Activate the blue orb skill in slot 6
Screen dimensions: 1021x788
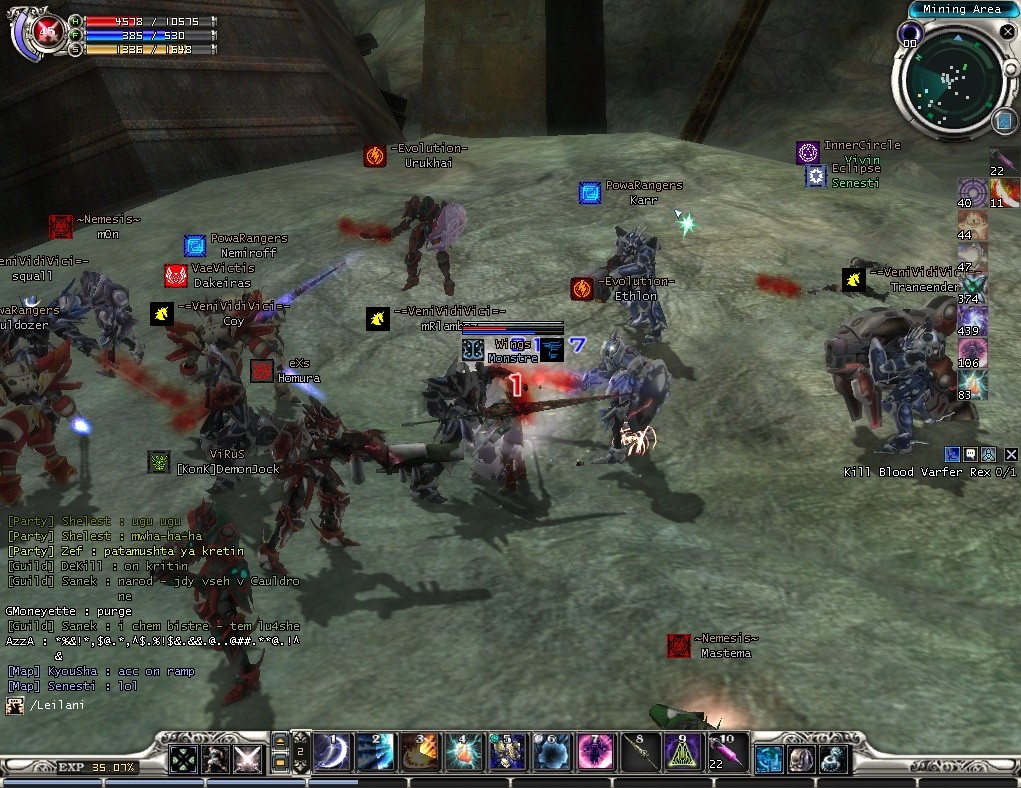pyautogui.click(x=552, y=752)
